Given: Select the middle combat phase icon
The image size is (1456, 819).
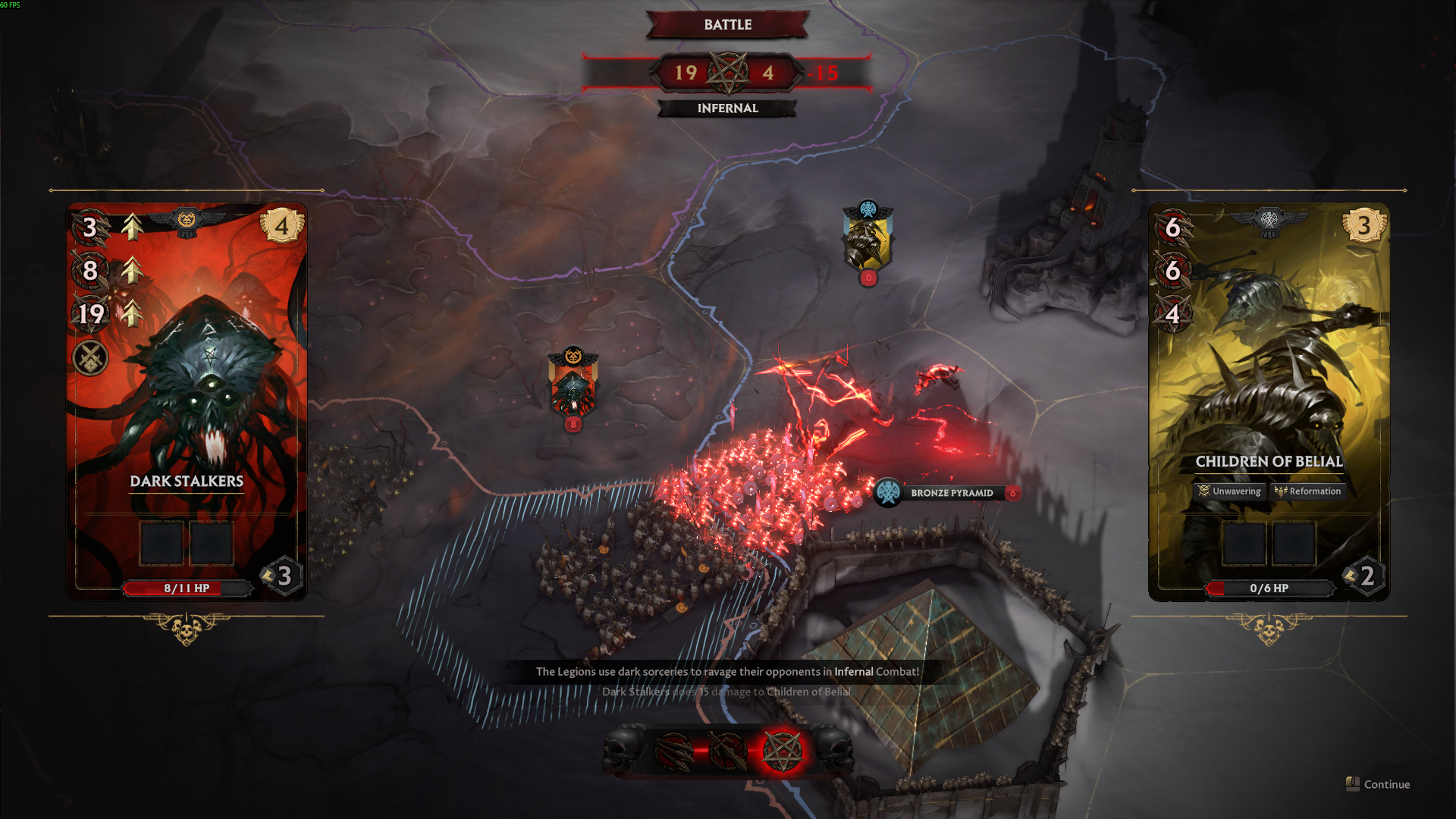Looking at the screenshot, I should [x=728, y=751].
